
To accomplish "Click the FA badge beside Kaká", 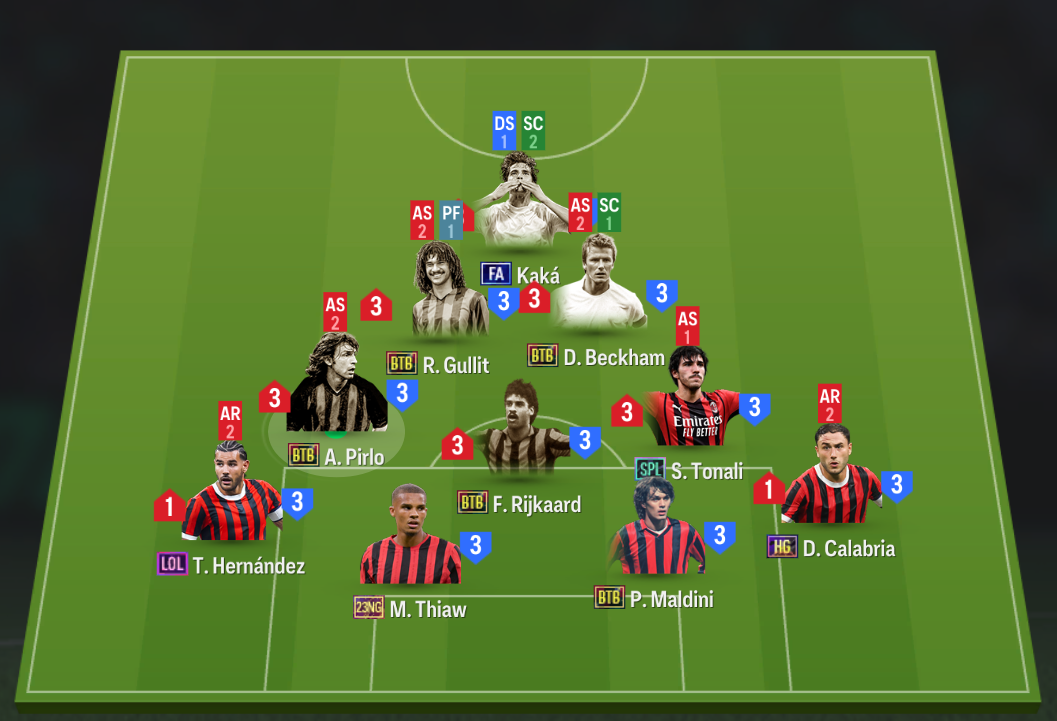I will (496, 274).
